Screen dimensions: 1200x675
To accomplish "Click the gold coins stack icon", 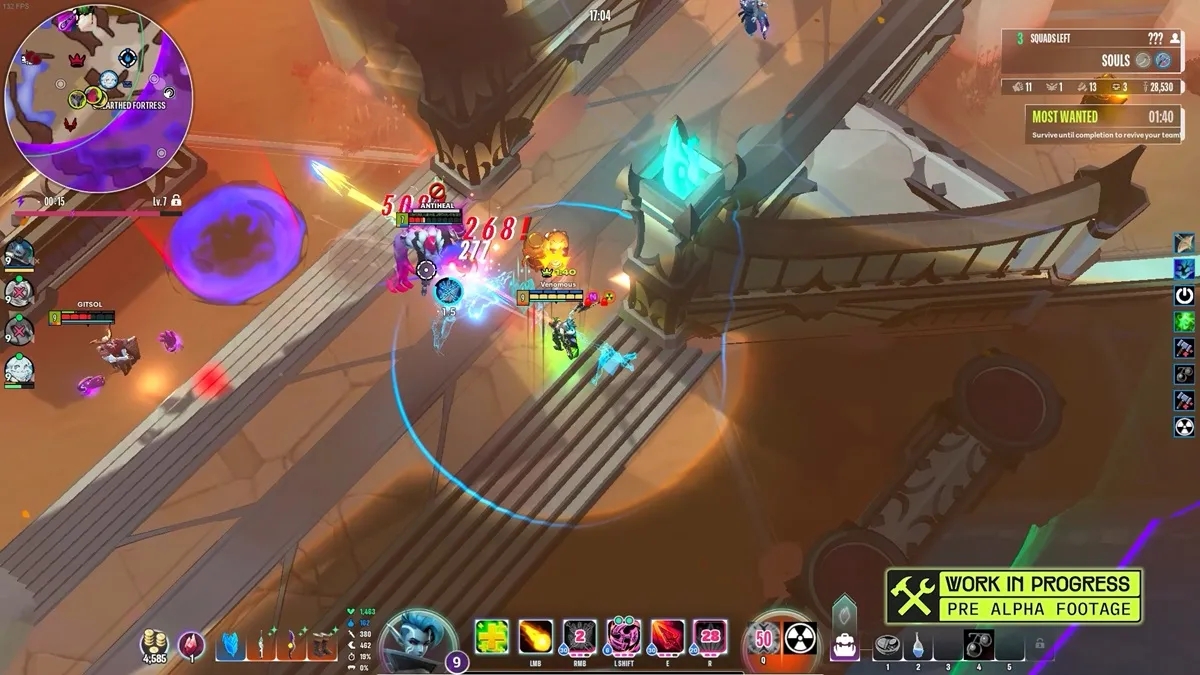I will pos(153,642).
